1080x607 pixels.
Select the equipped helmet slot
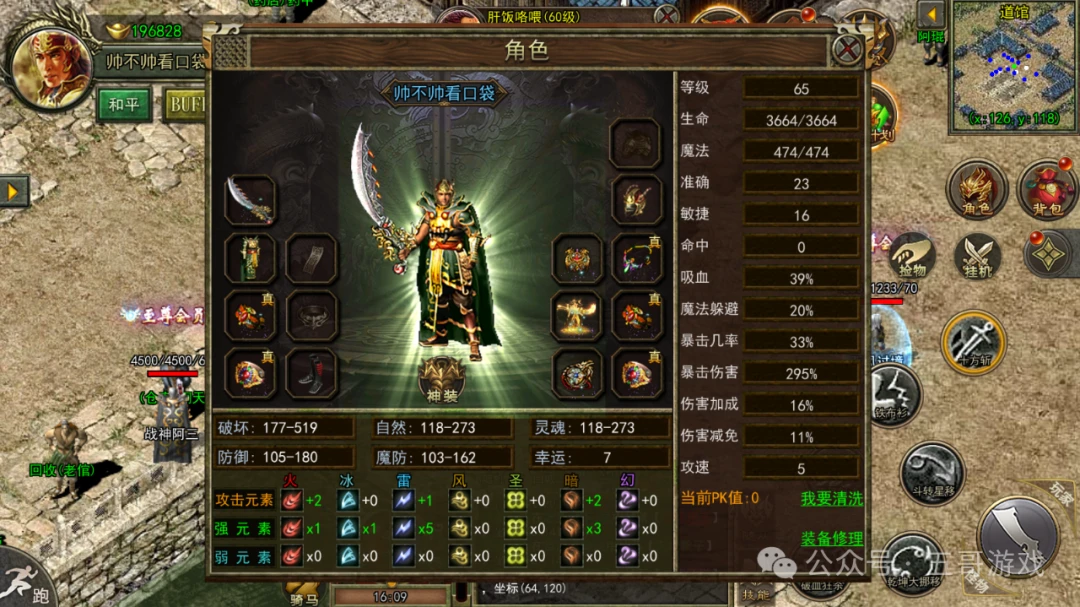(635, 143)
